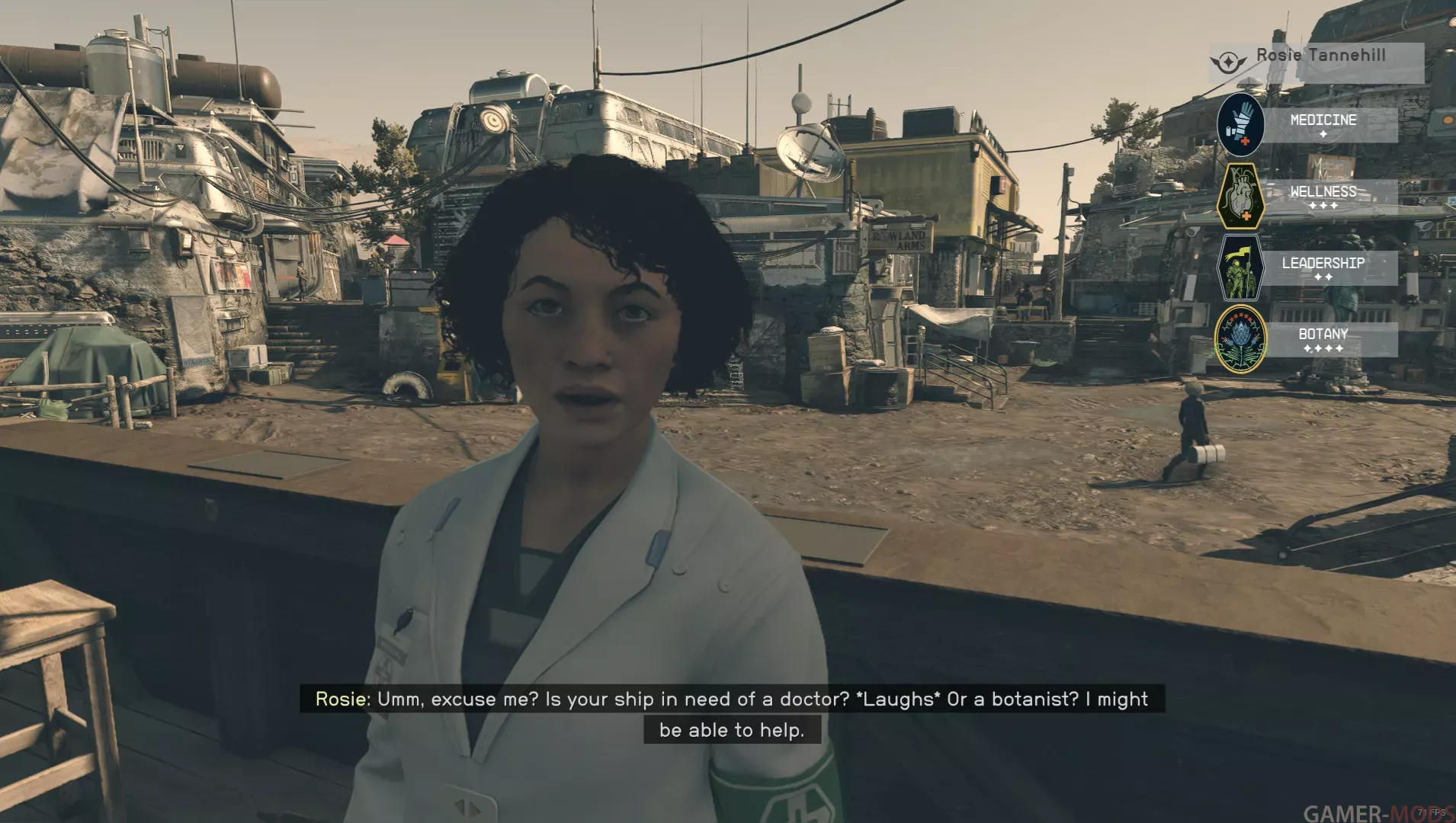Open the Botany skill badge
1456x823 pixels.
[1240, 339]
